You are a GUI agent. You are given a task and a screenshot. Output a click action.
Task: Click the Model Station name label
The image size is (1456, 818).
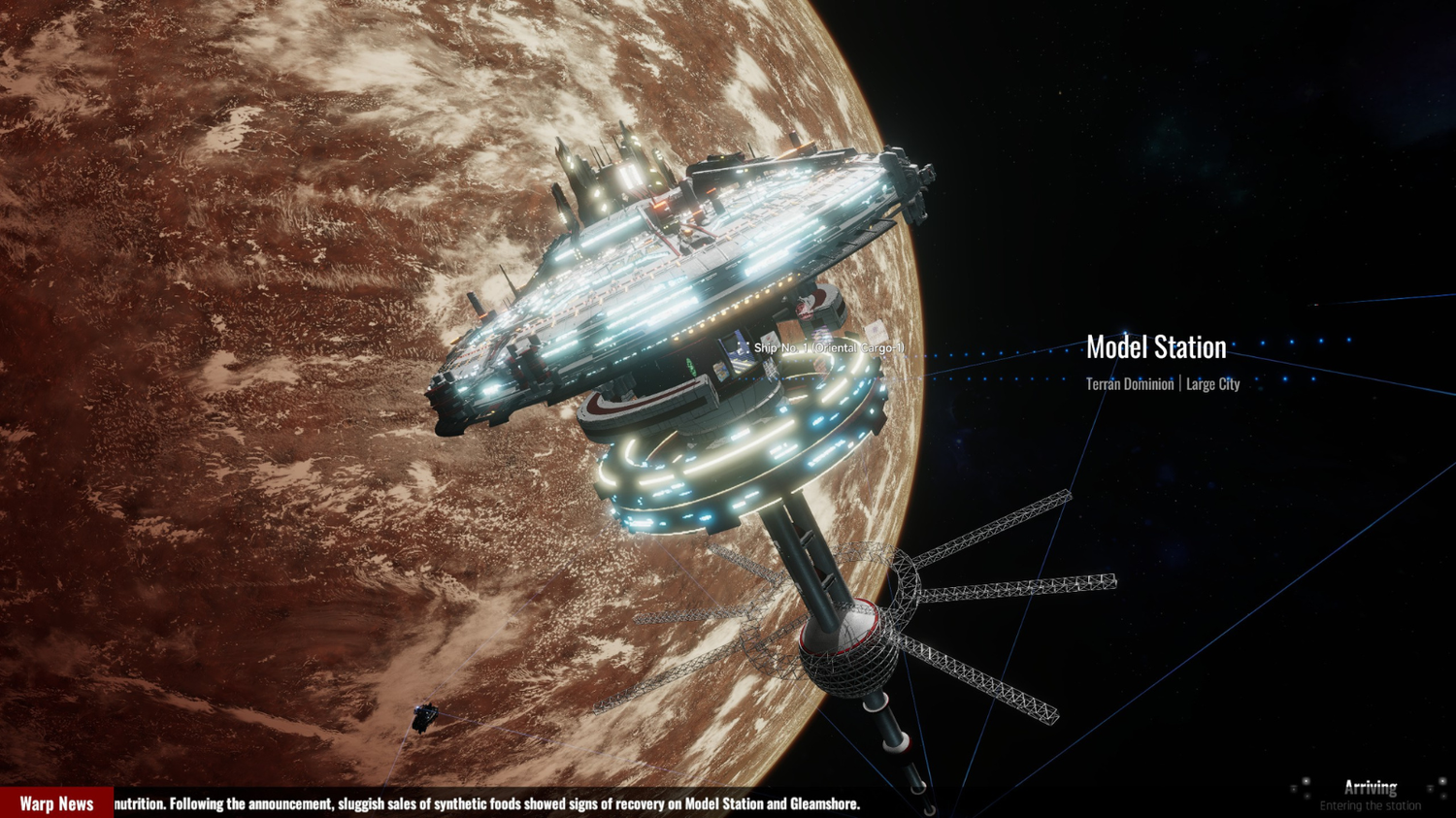tap(1155, 347)
